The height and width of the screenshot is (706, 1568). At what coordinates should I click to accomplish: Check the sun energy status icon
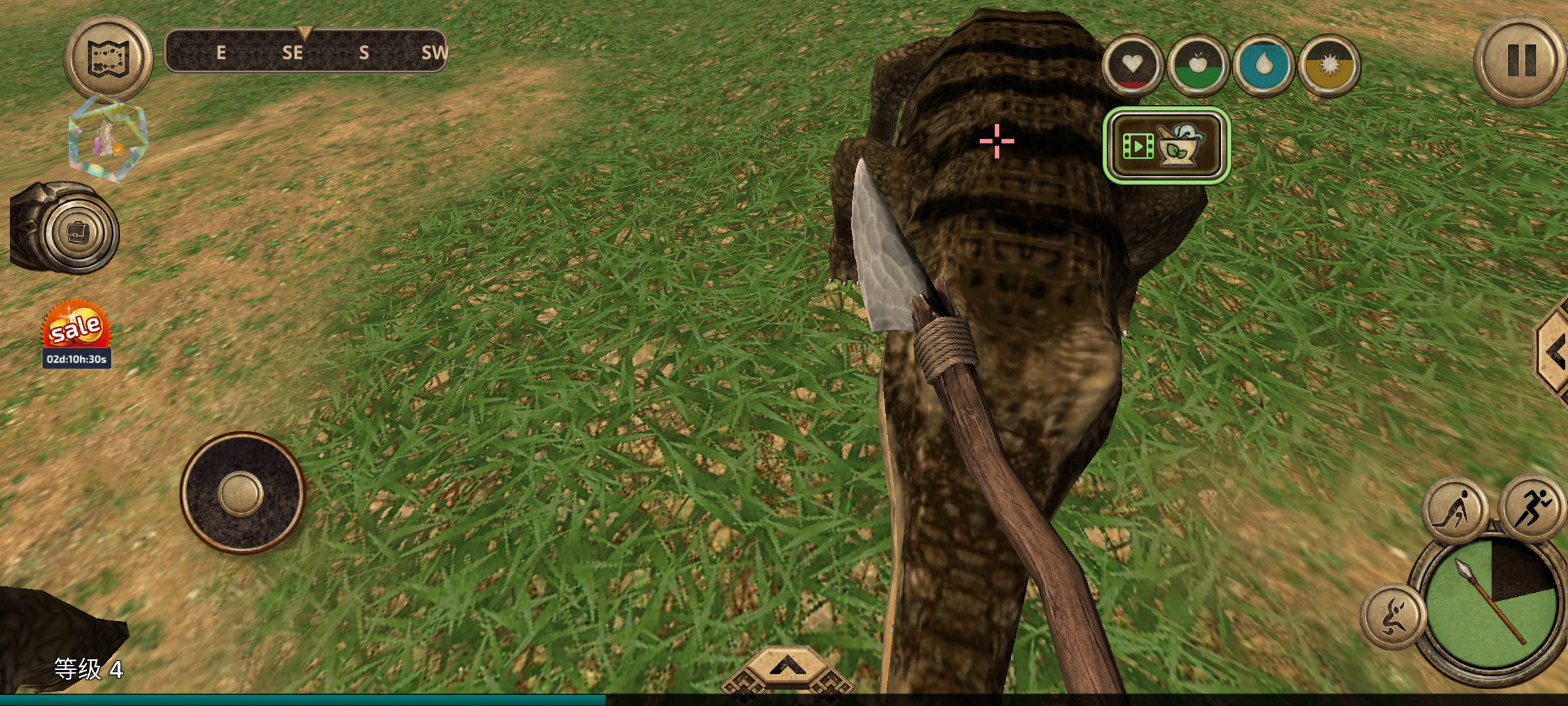[1329, 65]
